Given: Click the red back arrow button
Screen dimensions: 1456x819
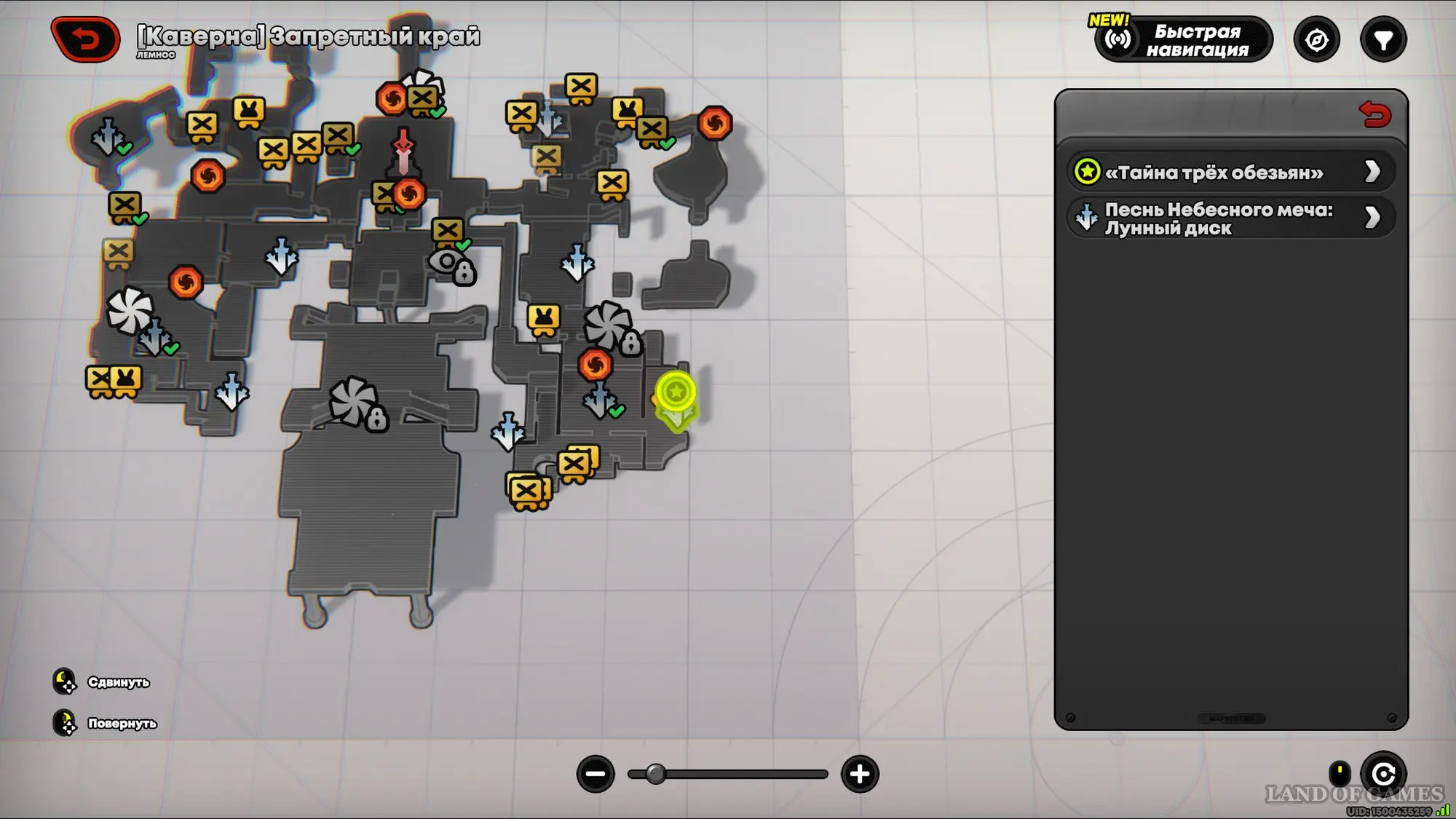Looking at the screenshot, I should (x=86, y=39).
